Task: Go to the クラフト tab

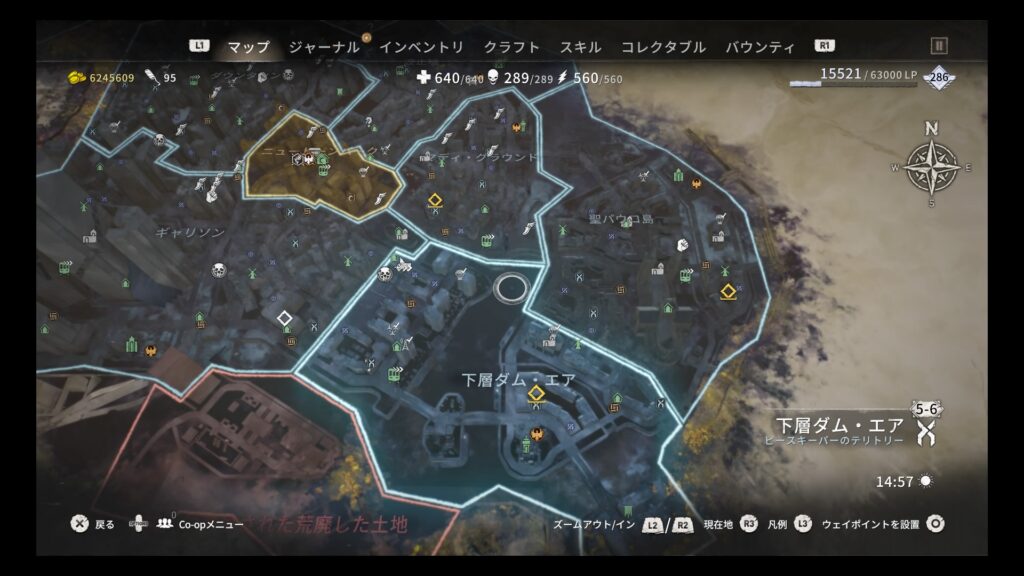Action: pyautogui.click(x=511, y=47)
